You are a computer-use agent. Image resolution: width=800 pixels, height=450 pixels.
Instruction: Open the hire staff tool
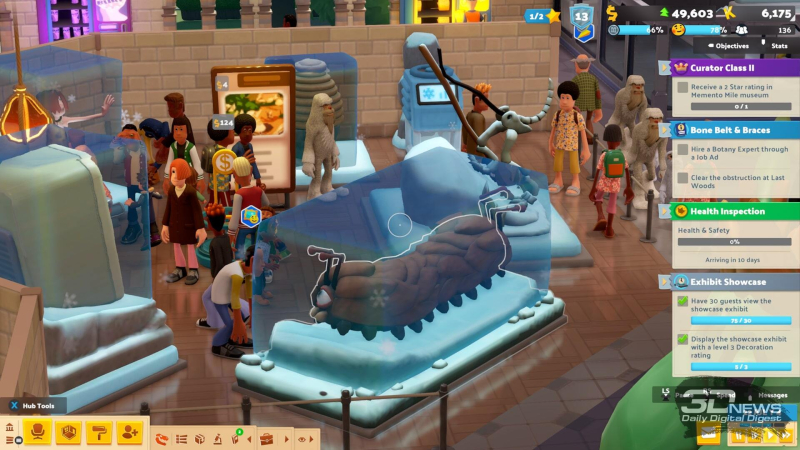click(130, 432)
